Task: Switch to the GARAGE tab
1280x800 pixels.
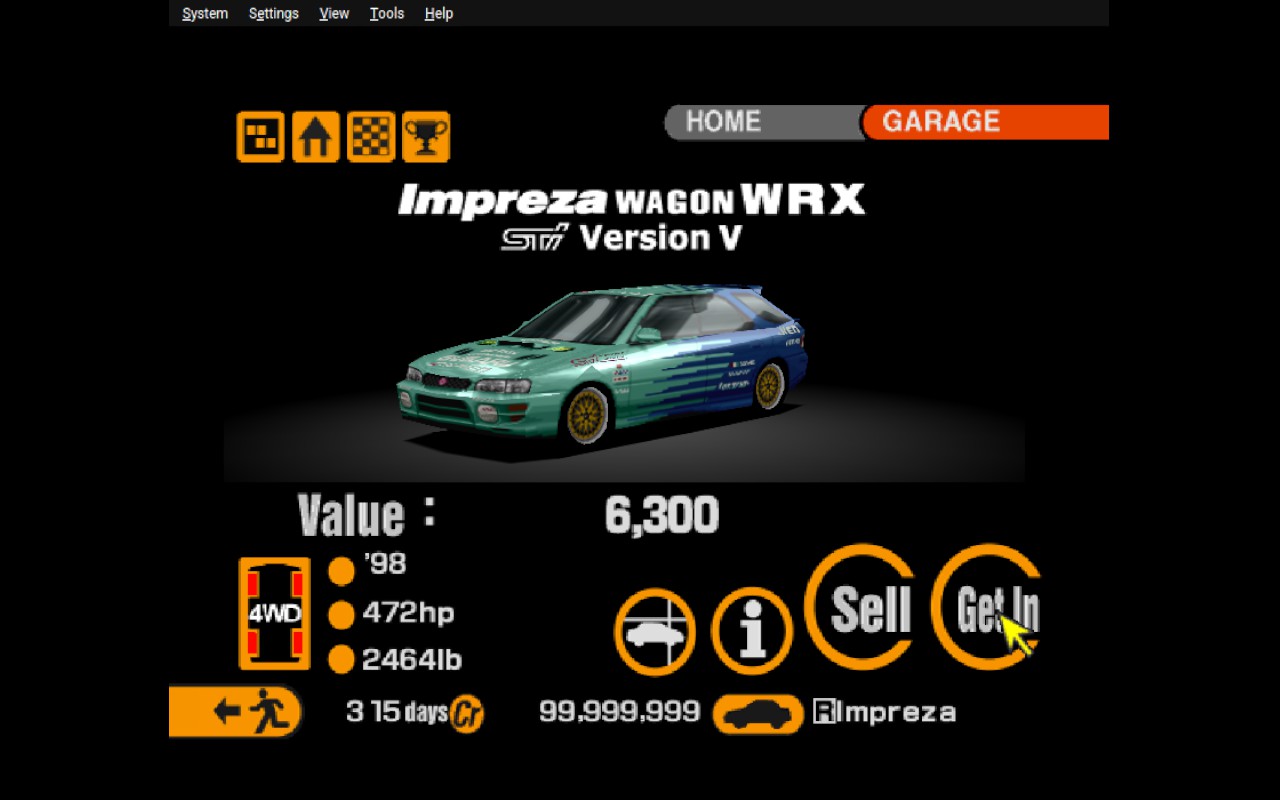Action: point(938,121)
